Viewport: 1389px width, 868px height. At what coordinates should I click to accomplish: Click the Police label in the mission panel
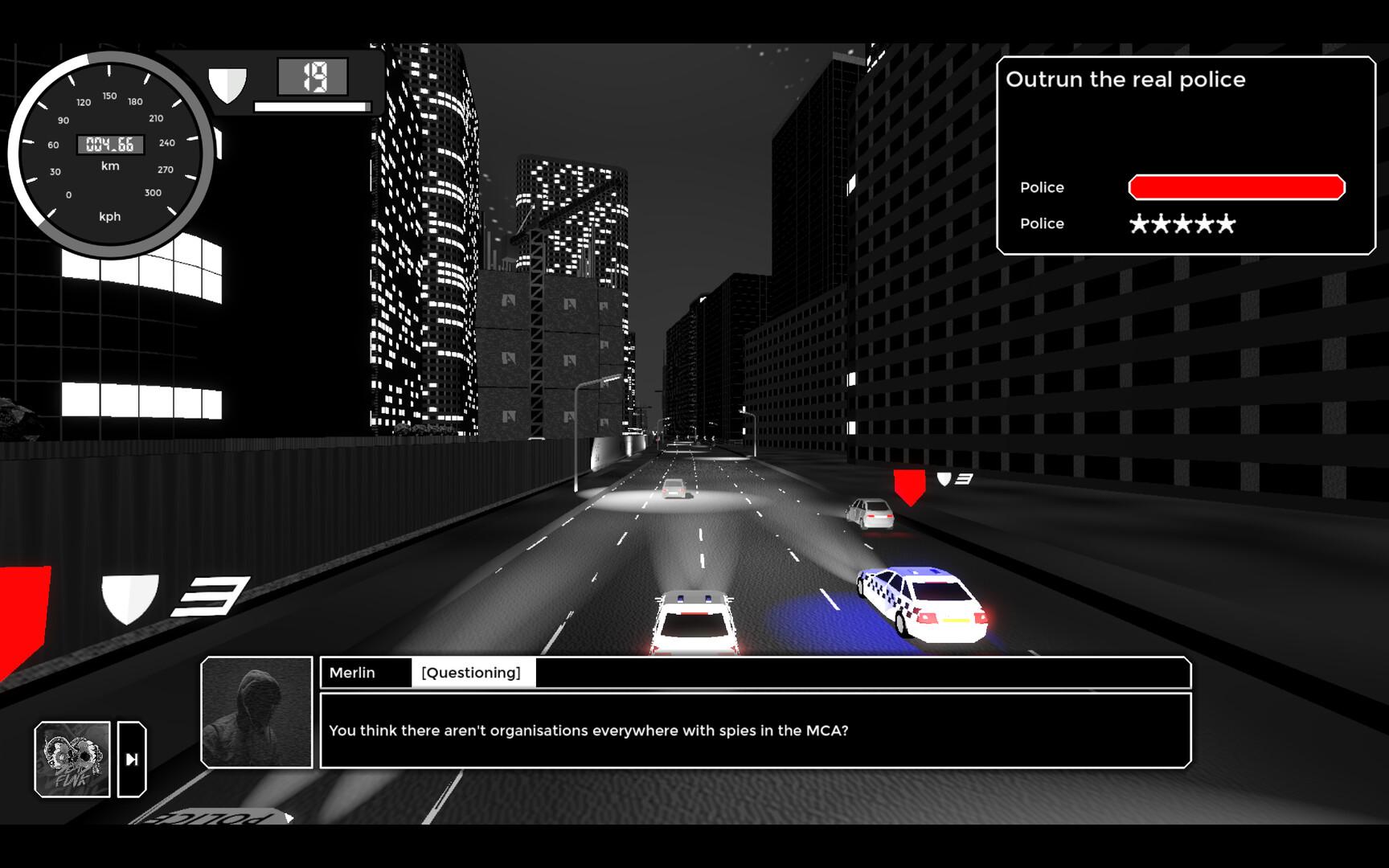pyautogui.click(x=1042, y=186)
